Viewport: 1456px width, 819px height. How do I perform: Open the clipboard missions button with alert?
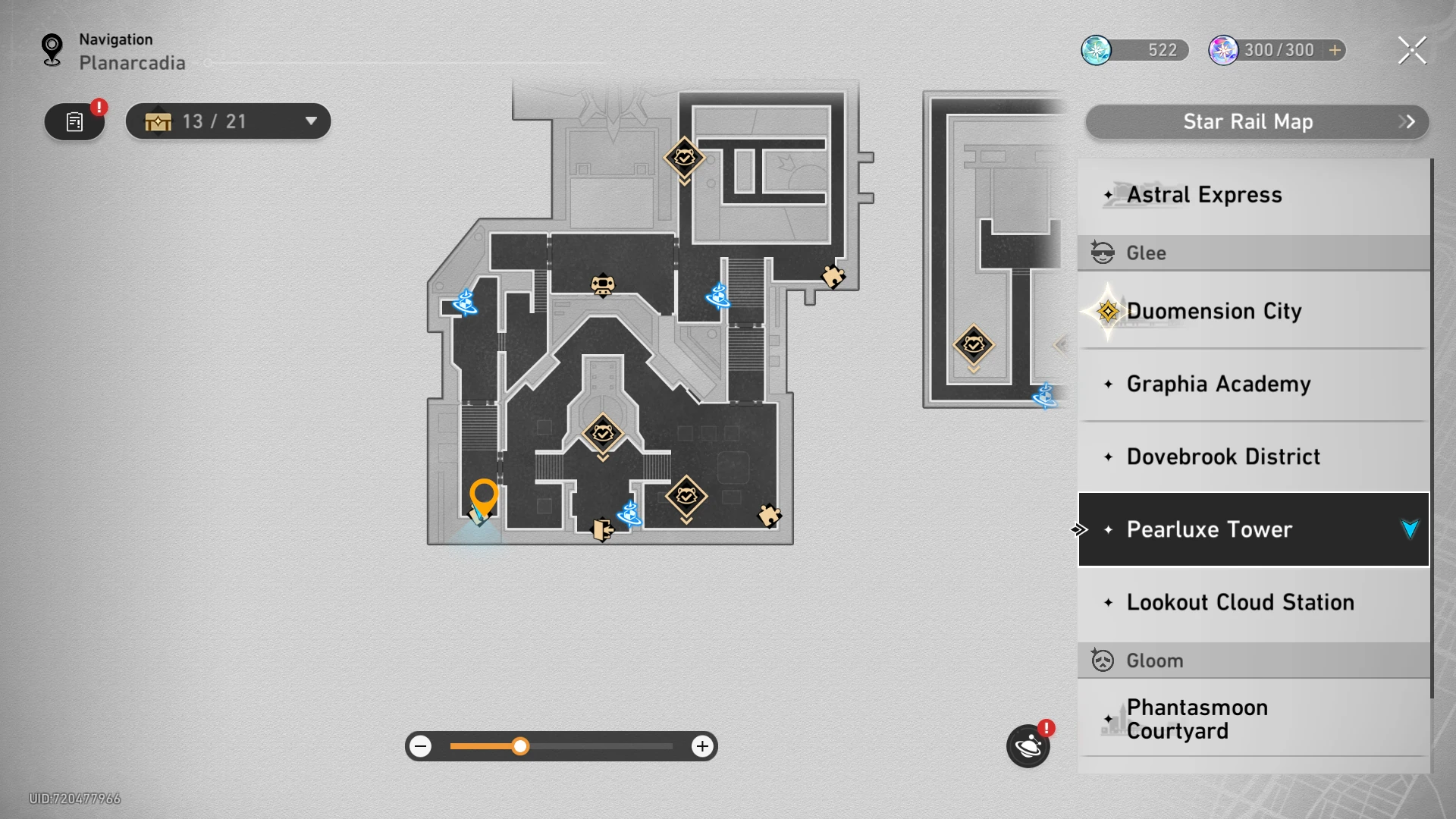point(74,121)
